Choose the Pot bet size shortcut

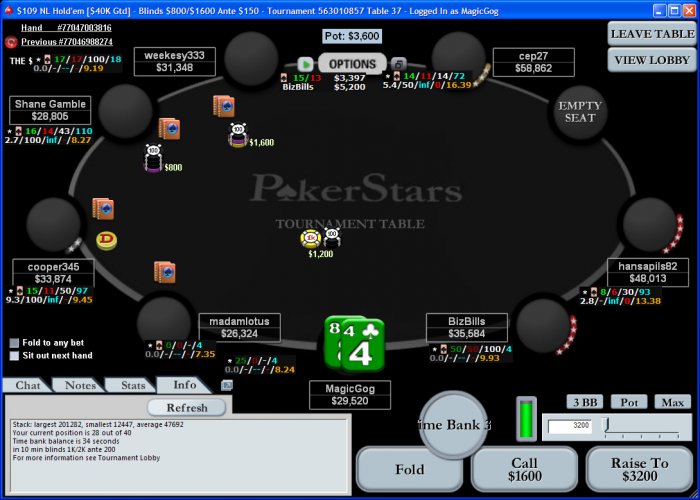point(628,402)
